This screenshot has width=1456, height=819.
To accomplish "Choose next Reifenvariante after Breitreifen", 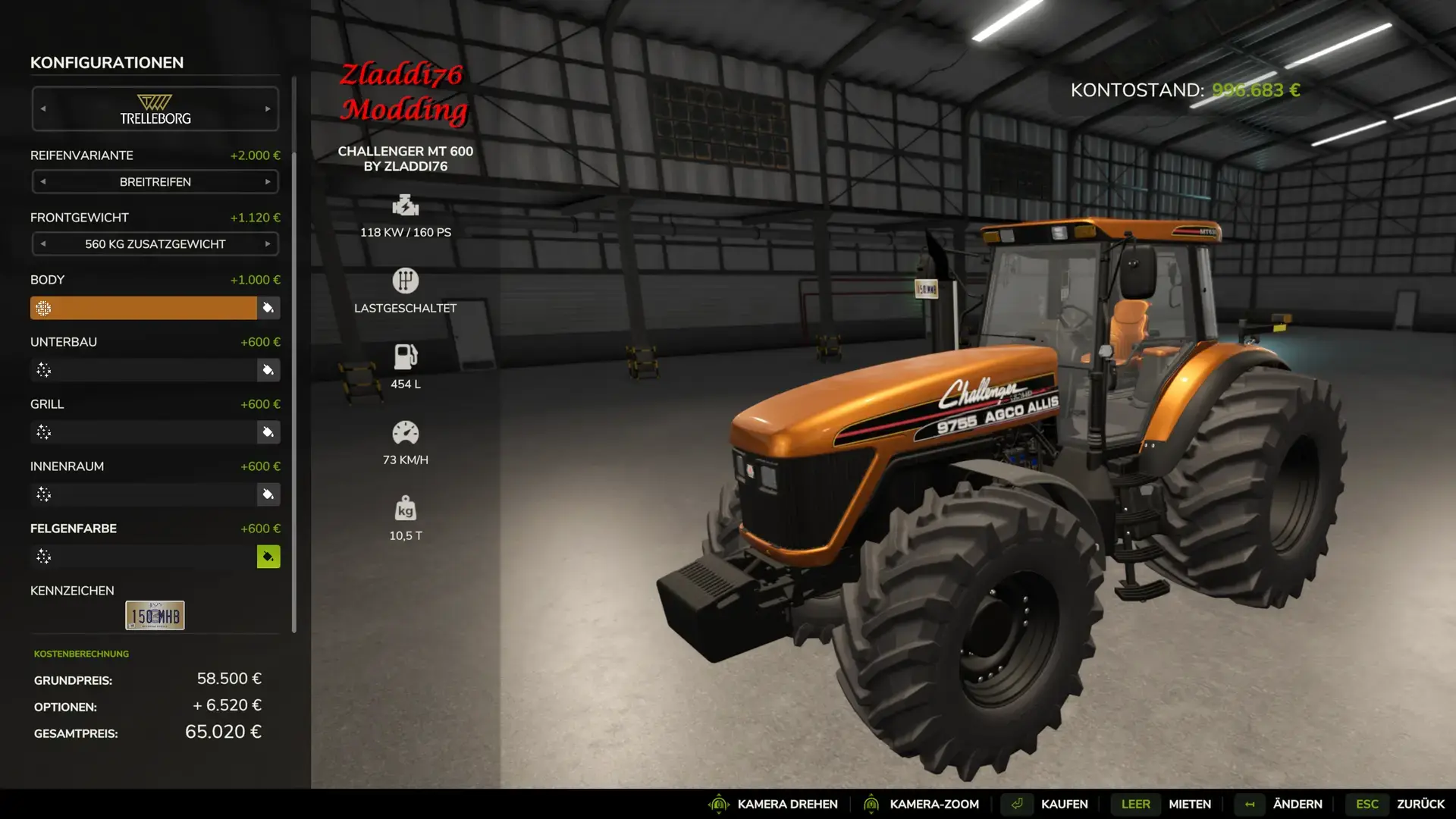I will click(268, 182).
